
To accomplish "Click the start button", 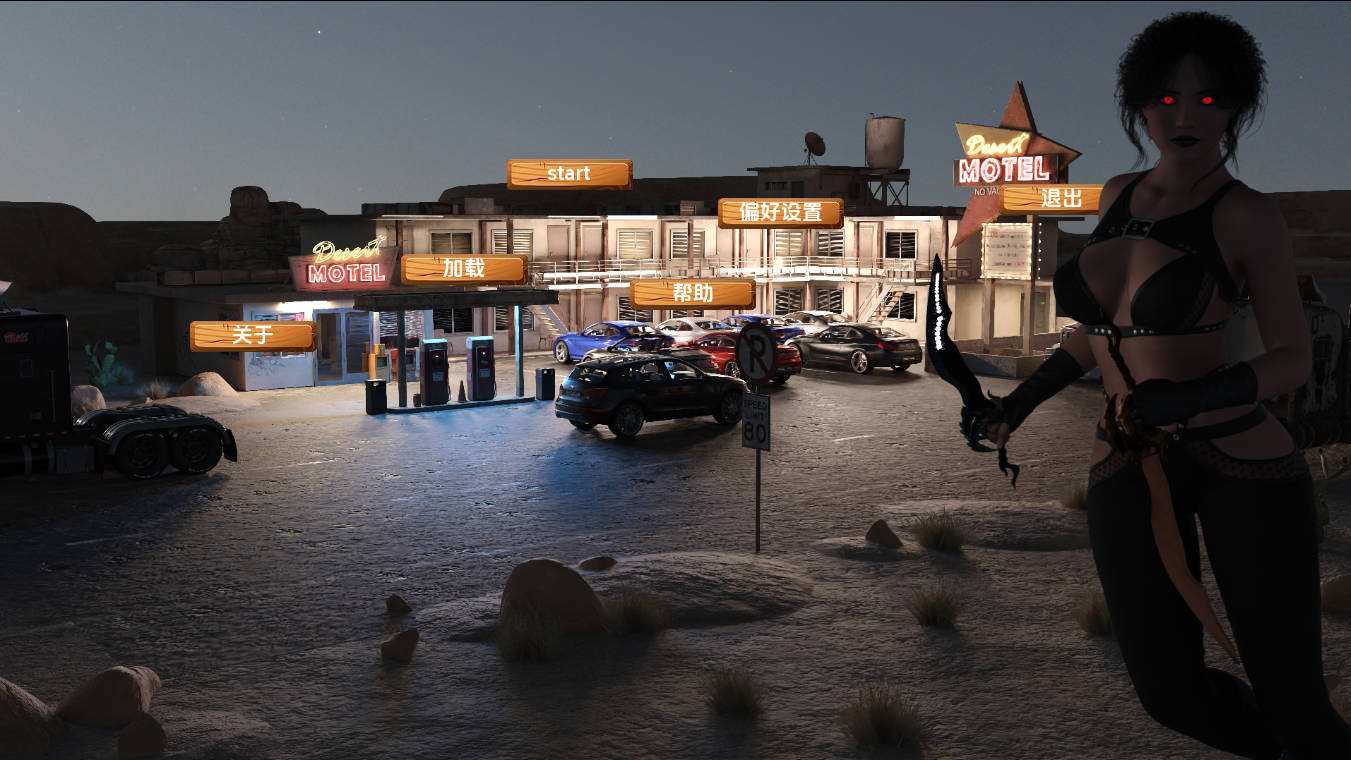I will 569,174.
